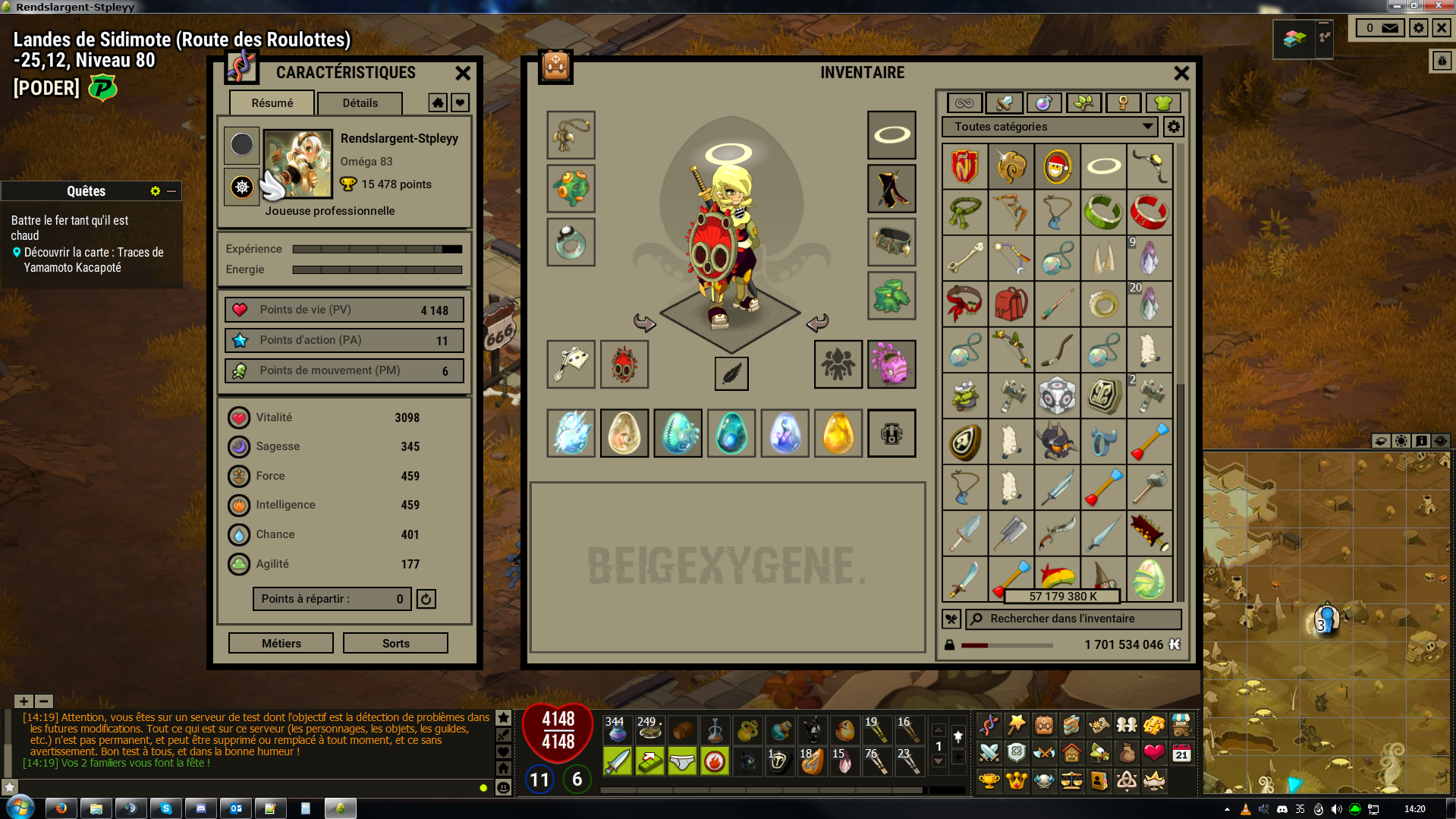This screenshot has width=1456, height=819.
Task: Filter inventory by equipment with the sword icon
Action: (x=1002, y=102)
